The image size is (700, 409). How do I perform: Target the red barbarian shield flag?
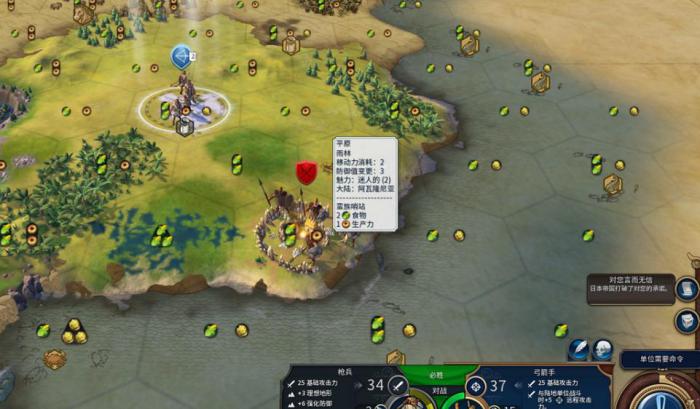[307, 172]
